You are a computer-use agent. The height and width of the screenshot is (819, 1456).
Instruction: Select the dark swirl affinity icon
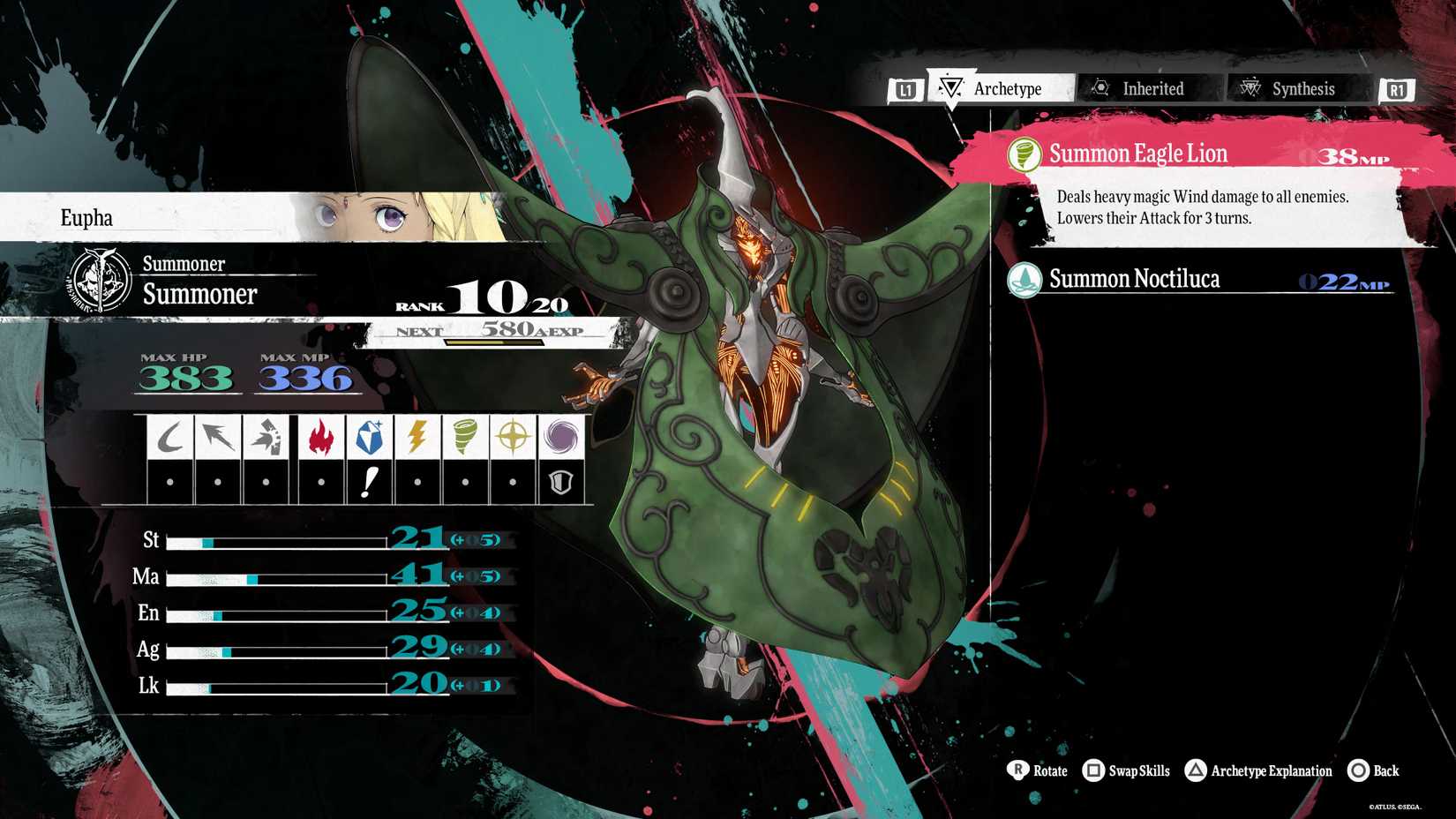click(x=562, y=437)
